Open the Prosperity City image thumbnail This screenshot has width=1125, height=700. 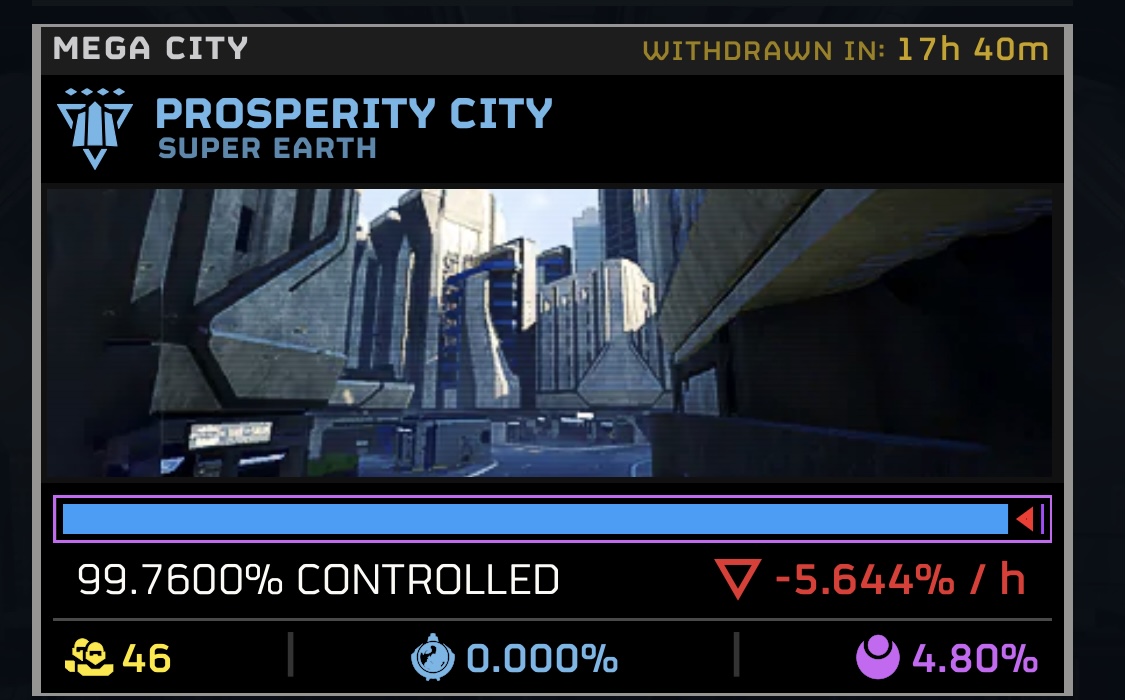pyautogui.click(x=548, y=333)
